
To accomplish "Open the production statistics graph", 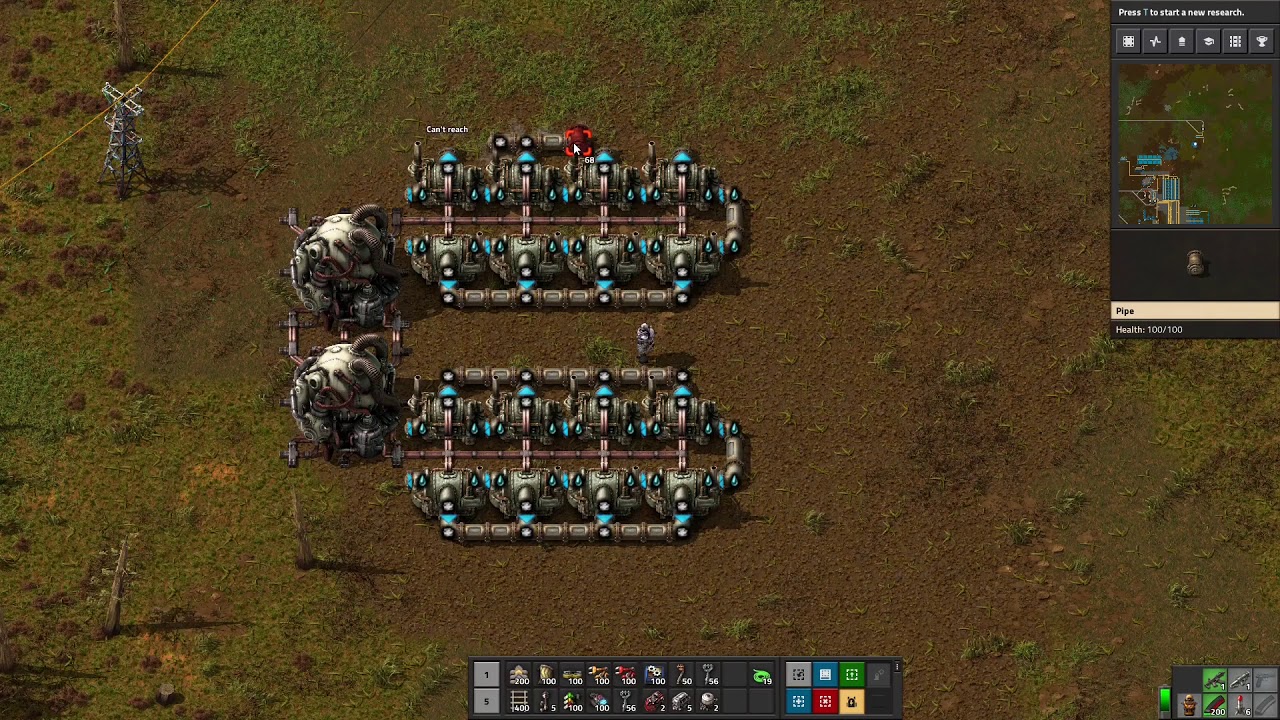I will pos(1155,41).
